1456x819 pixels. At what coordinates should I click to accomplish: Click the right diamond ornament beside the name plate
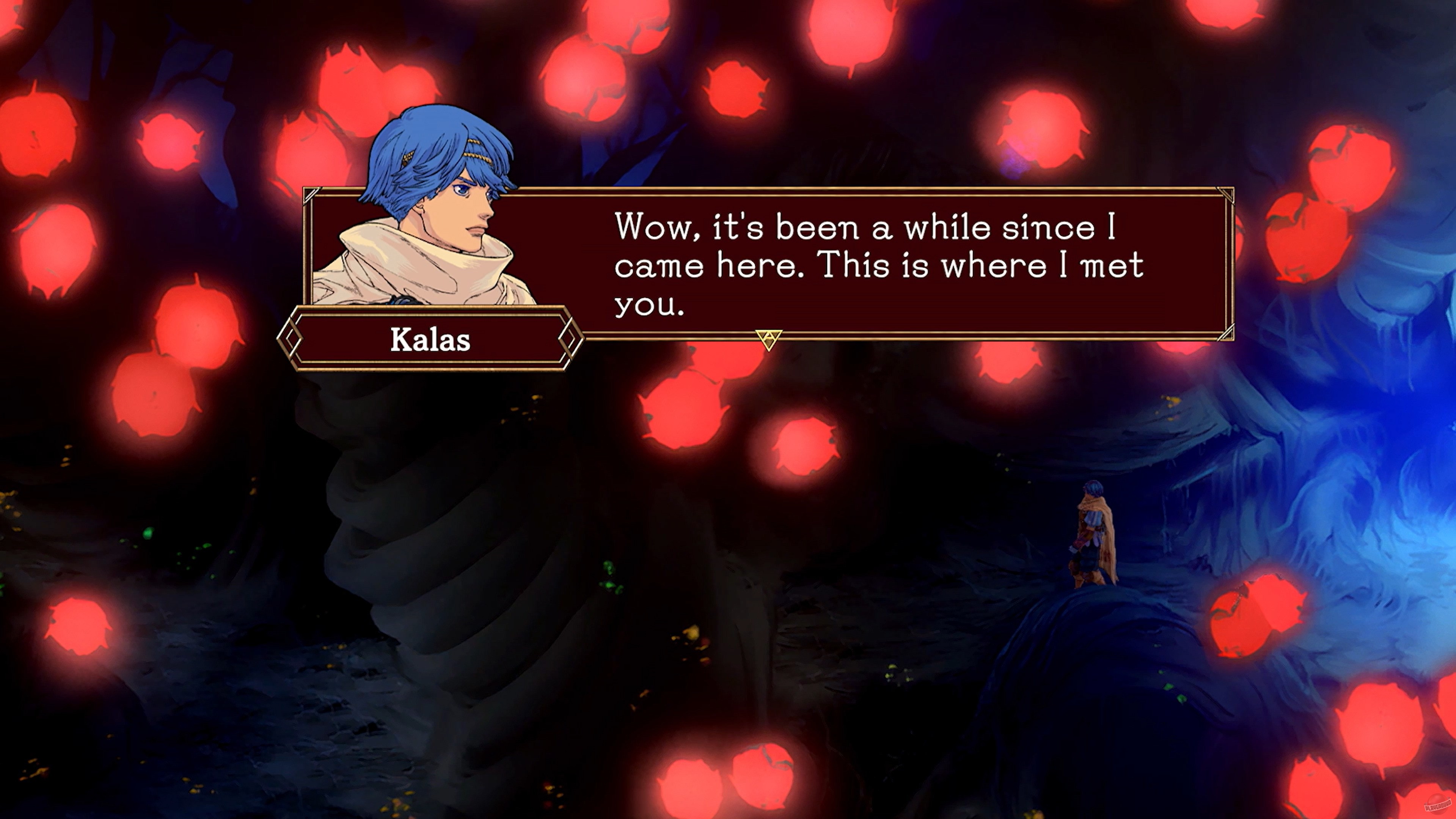click(571, 339)
